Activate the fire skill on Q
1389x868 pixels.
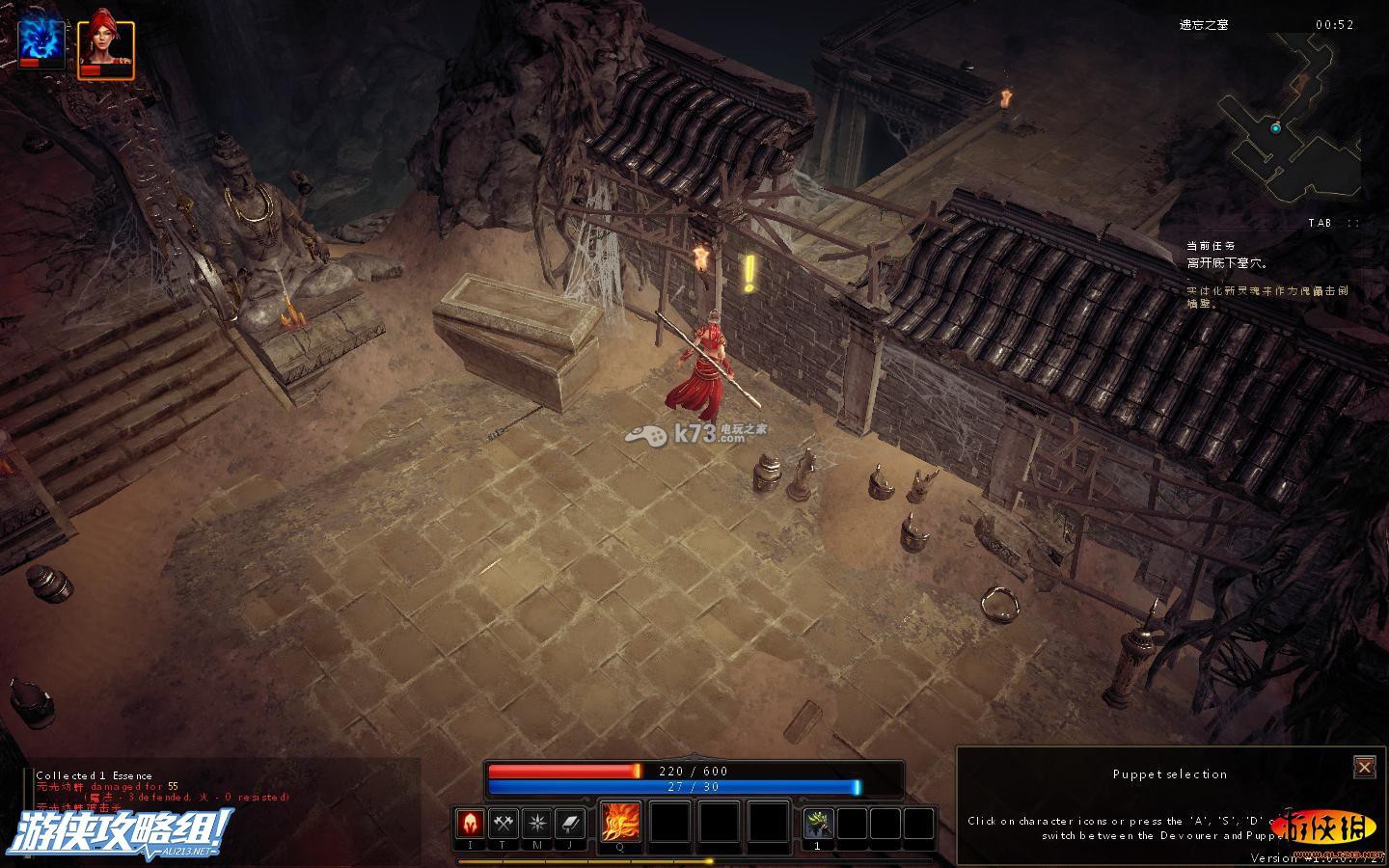tap(620, 823)
